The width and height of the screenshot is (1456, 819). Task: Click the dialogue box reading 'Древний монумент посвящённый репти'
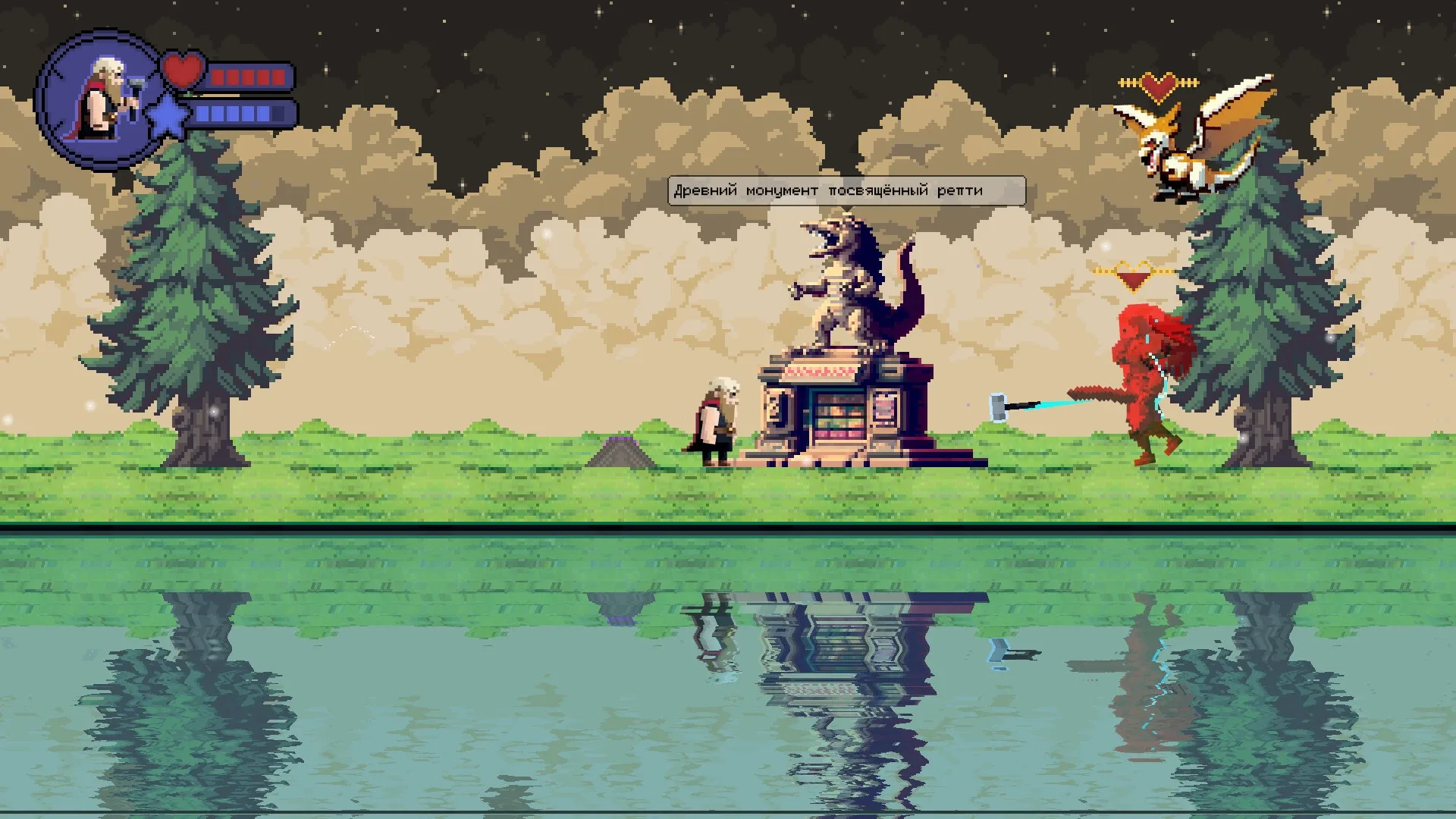click(x=846, y=191)
